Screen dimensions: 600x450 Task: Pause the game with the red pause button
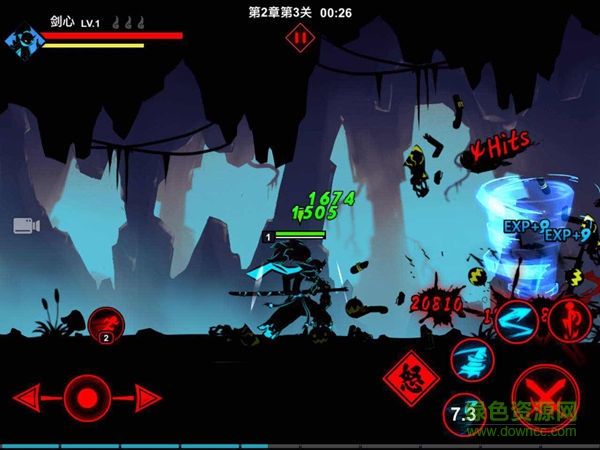coord(298,38)
